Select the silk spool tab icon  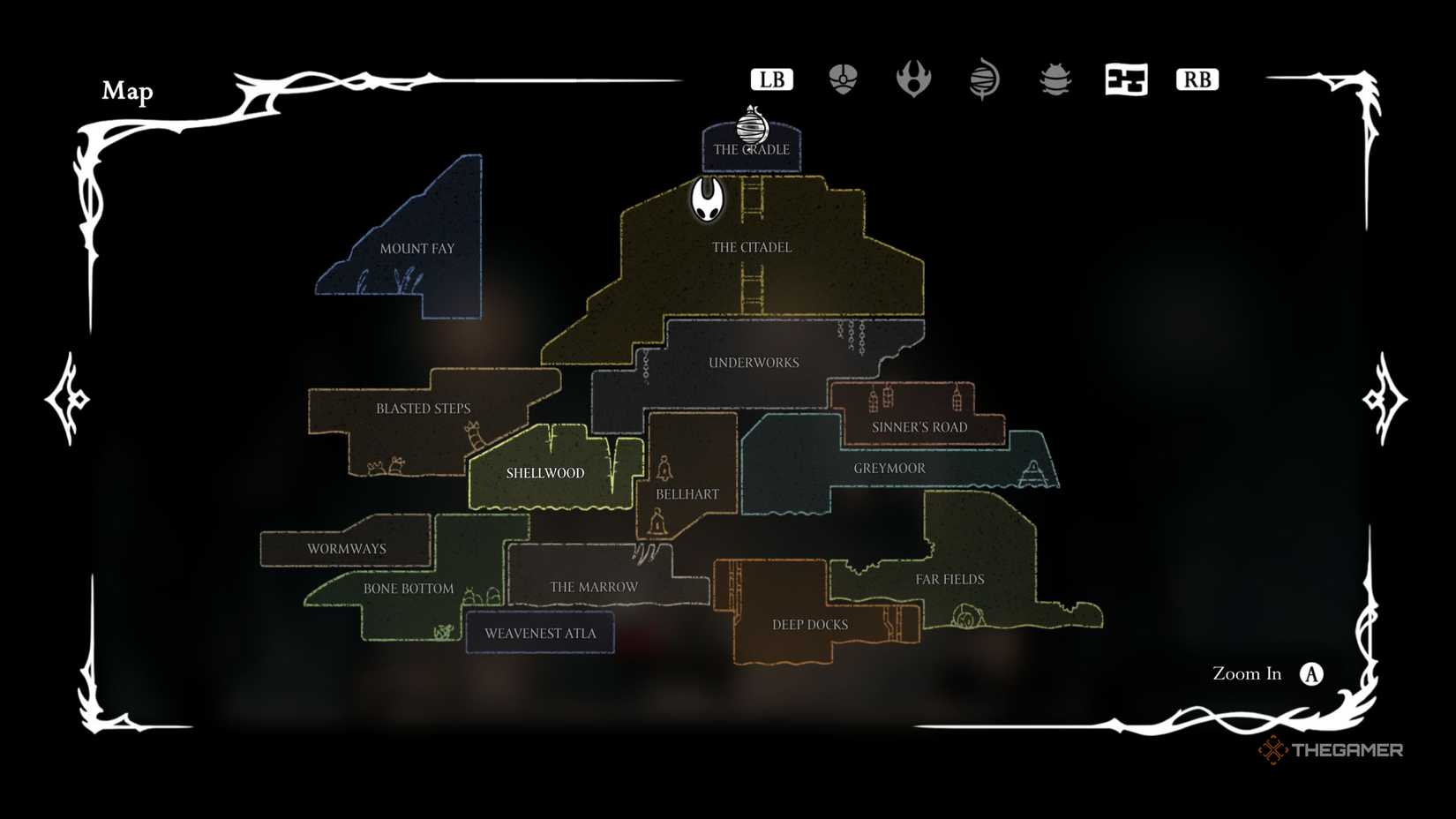[x=983, y=79]
